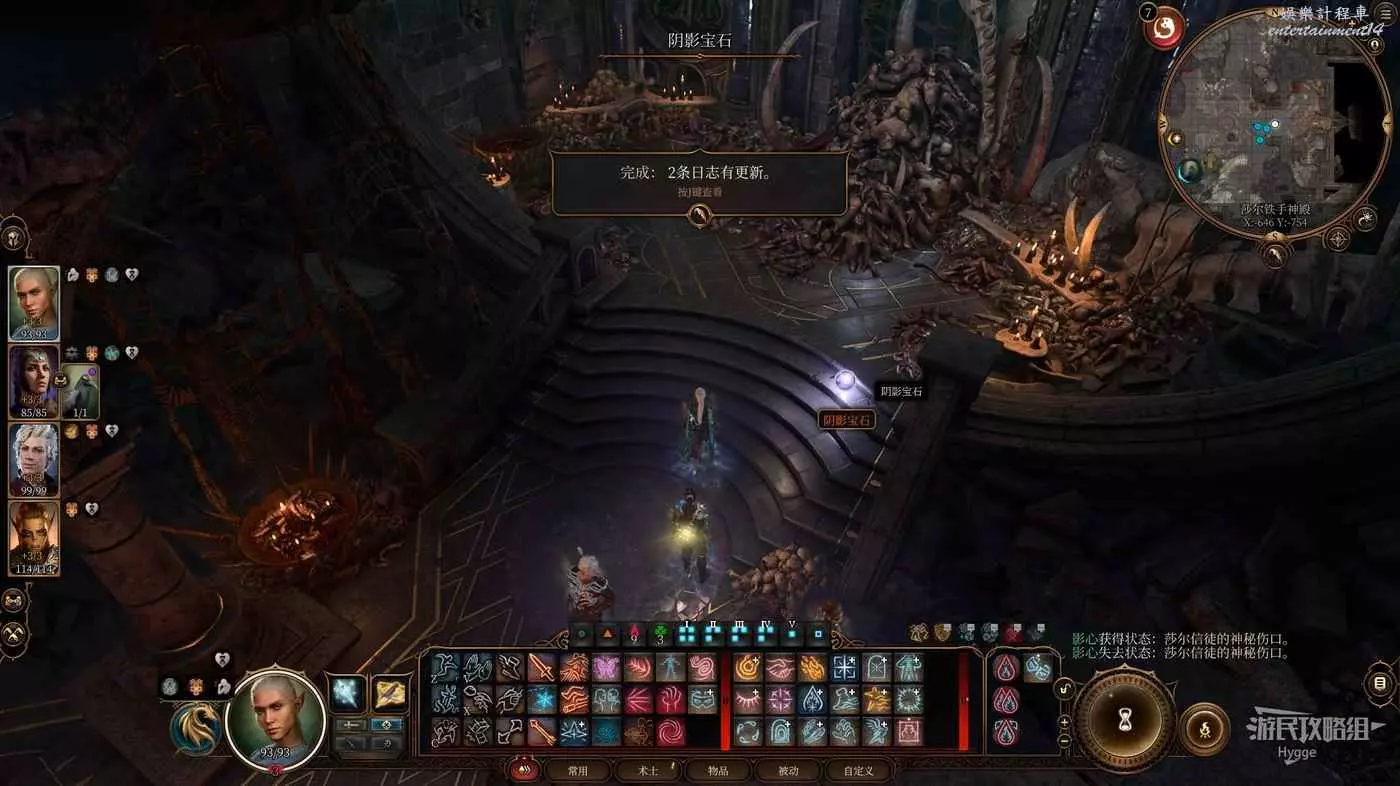Screen dimensions: 1400x786
Task: Select the purple-haired companion portrait
Action: (x=34, y=382)
